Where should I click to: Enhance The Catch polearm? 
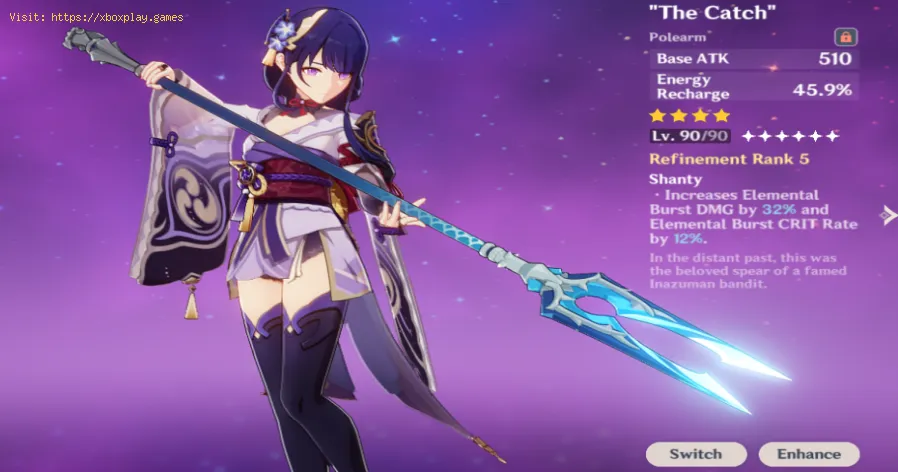tap(809, 454)
